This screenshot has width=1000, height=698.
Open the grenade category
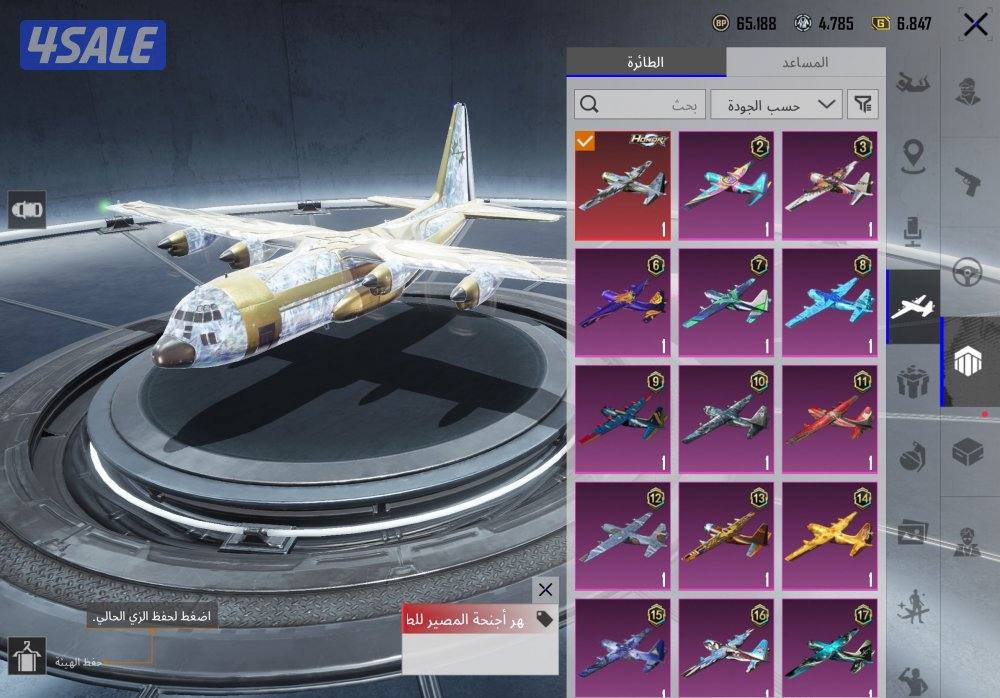912,456
